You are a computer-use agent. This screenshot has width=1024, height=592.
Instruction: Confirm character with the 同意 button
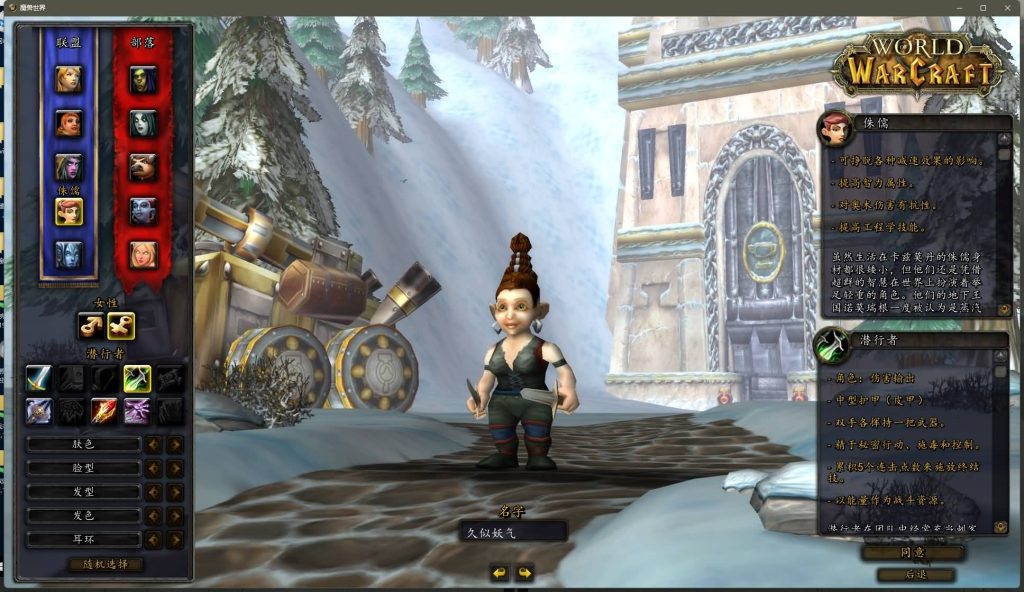click(x=913, y=552)
